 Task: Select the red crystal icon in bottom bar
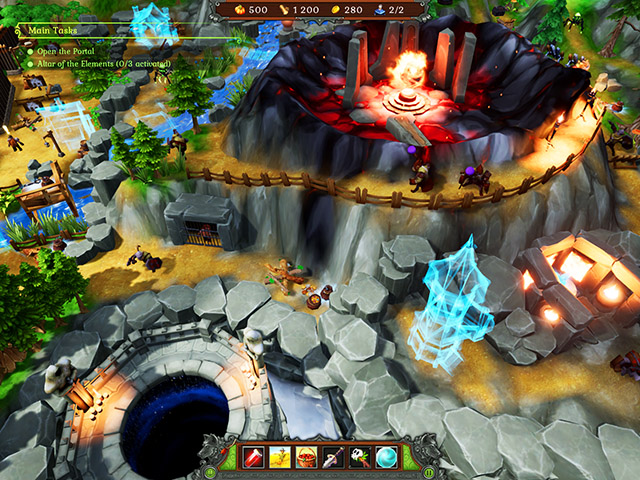tap(254, 459)
